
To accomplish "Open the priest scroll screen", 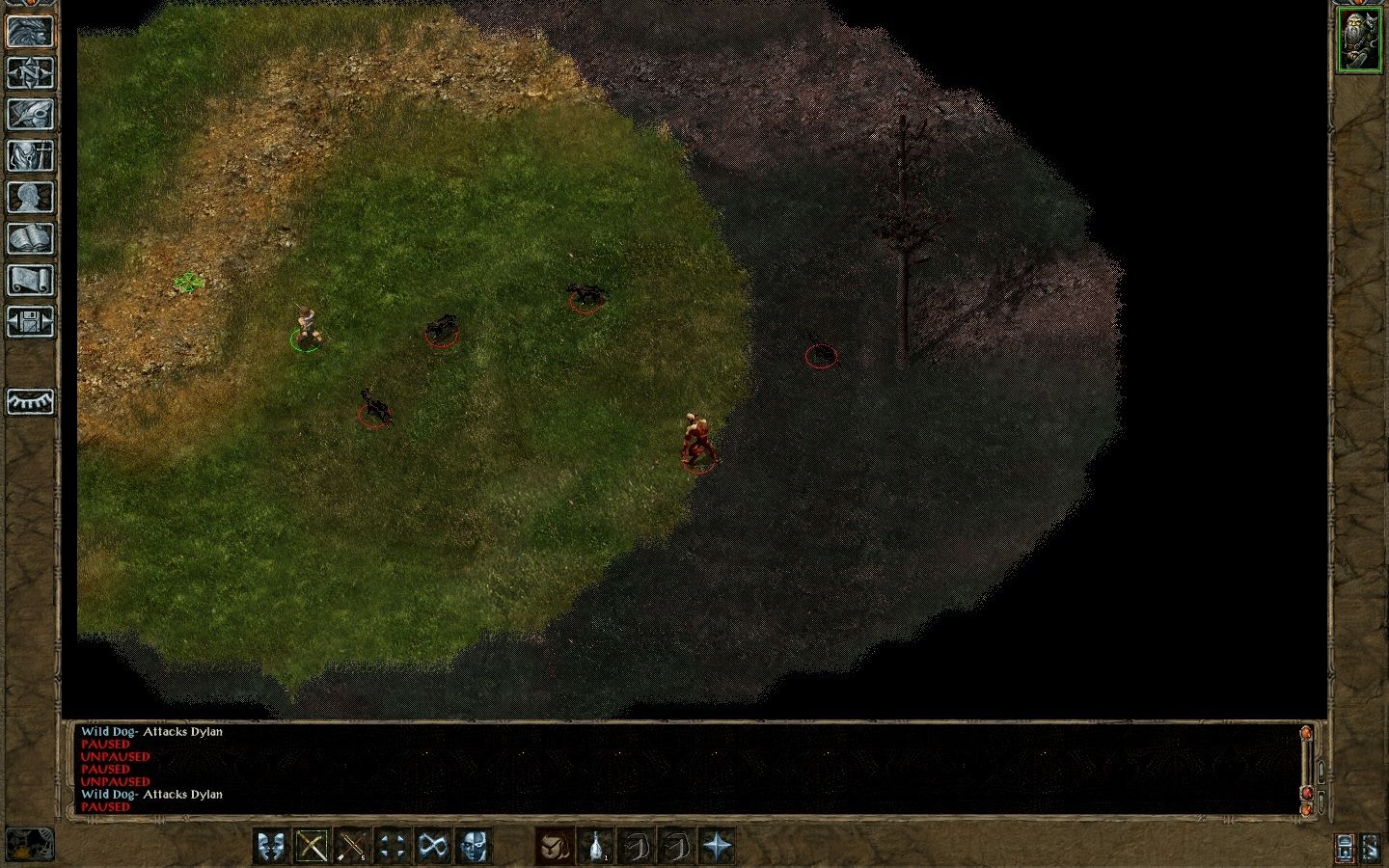I will (x=30, y=280).
